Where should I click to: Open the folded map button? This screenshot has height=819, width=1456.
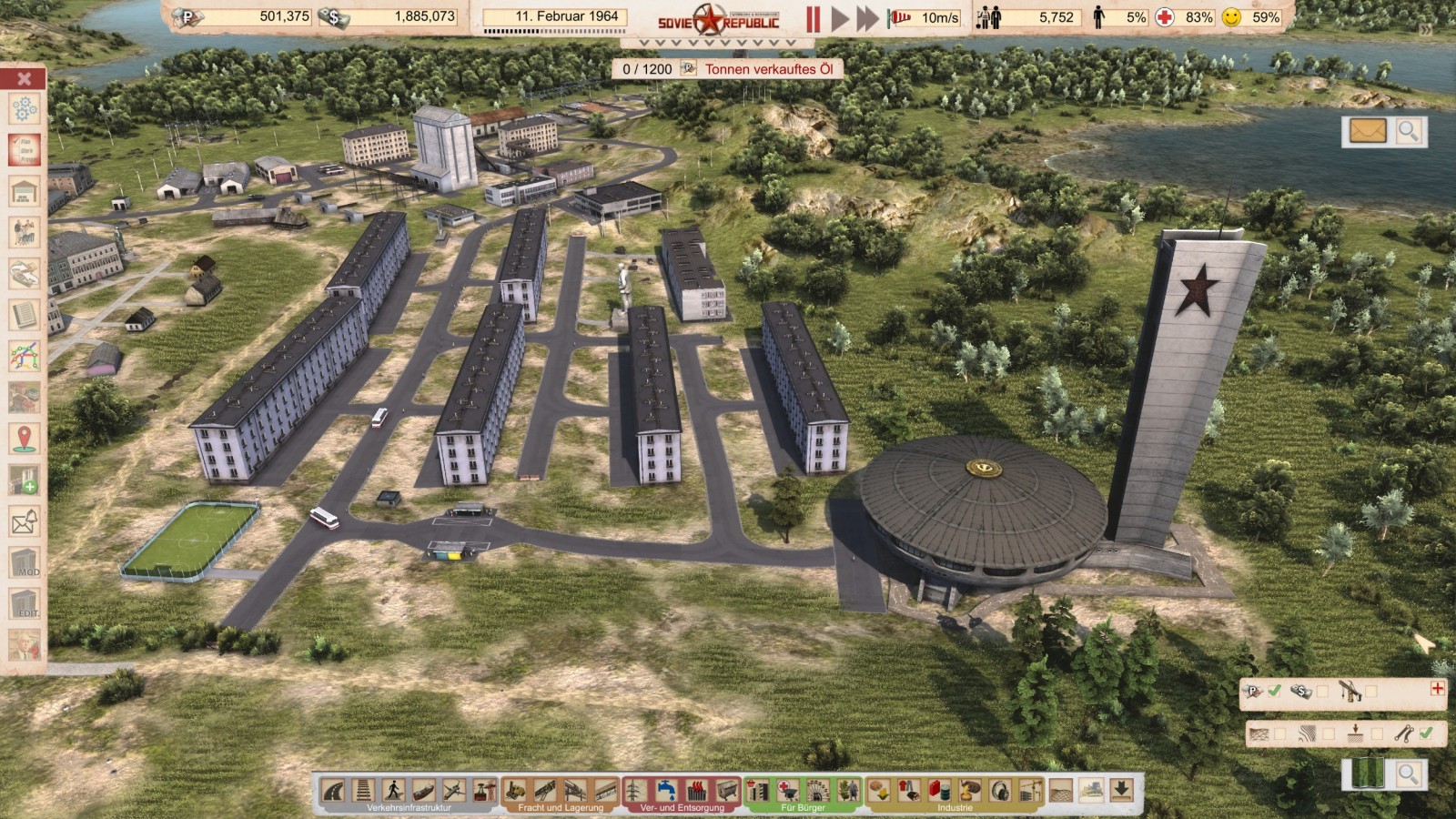pyautogui.click(x=1366, y=774)
